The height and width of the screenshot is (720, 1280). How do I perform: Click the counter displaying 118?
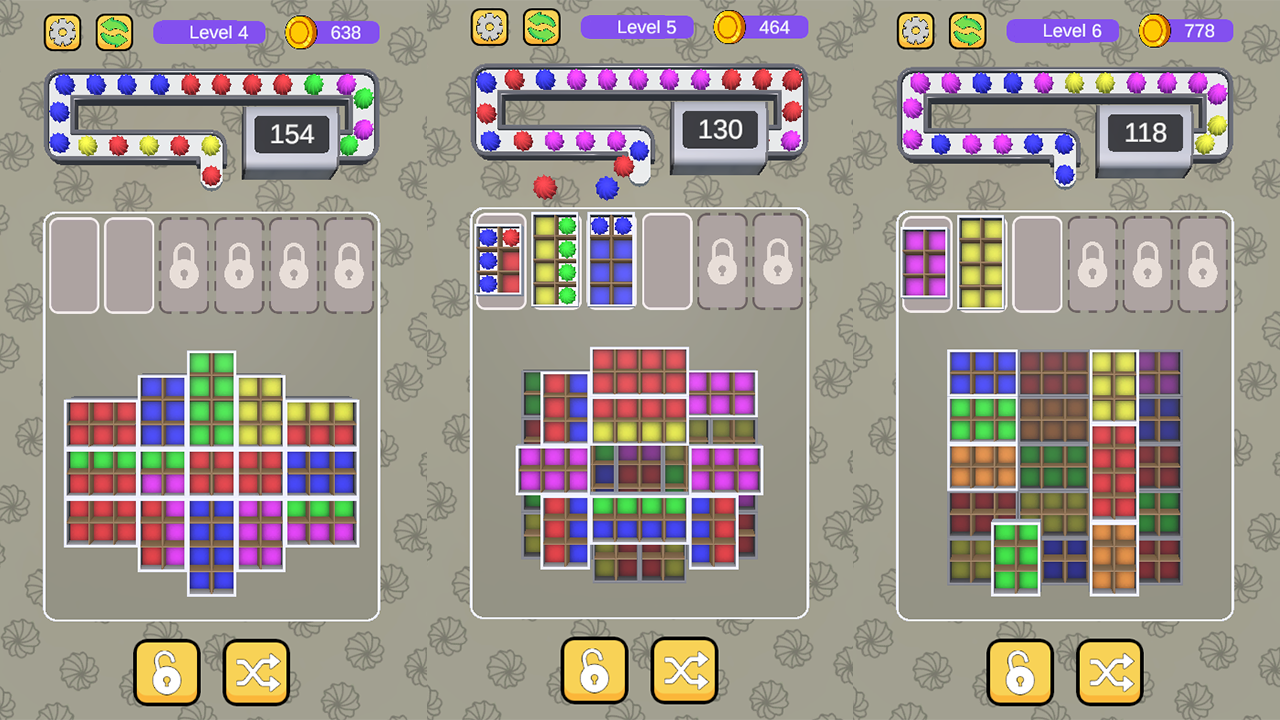[x=1147, y=133]
